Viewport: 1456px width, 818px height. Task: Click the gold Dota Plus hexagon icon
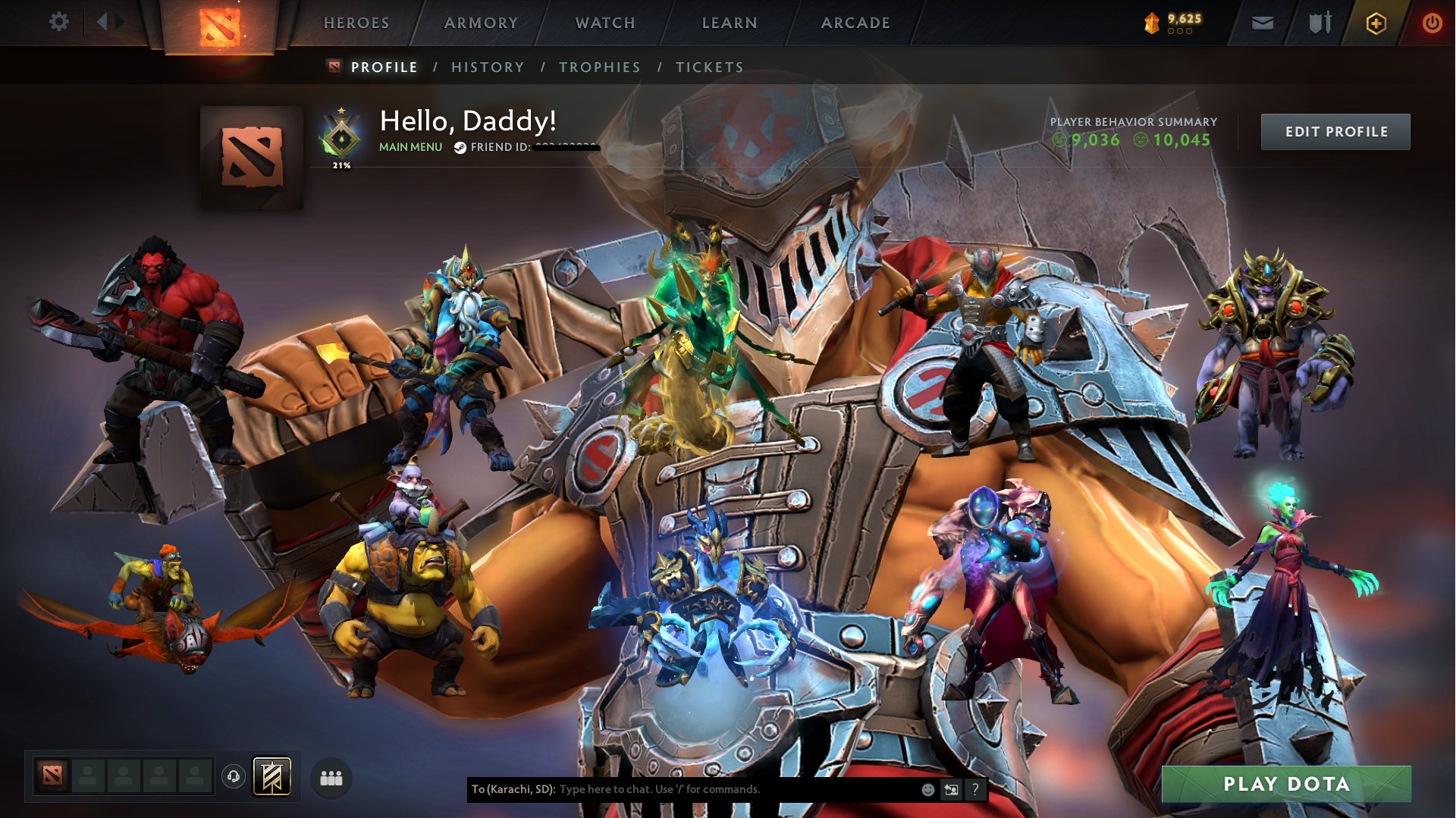point(1376,23)
